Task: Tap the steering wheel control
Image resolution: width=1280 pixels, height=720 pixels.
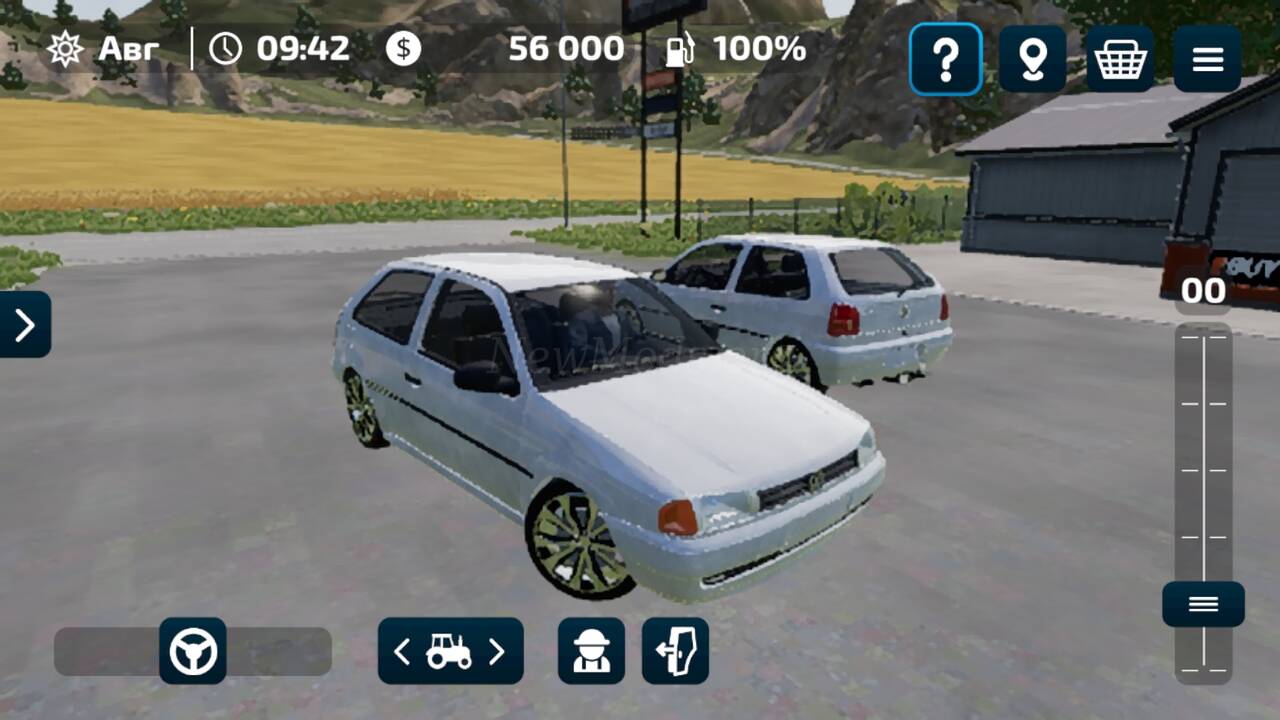Action: click(x=193, y=651)
